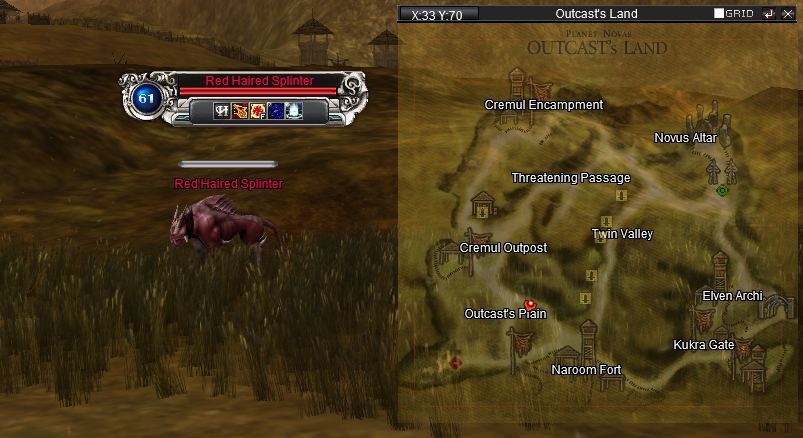
Task: Toggle the GRID checkbox on the map
Action: [x=719, y=14]
